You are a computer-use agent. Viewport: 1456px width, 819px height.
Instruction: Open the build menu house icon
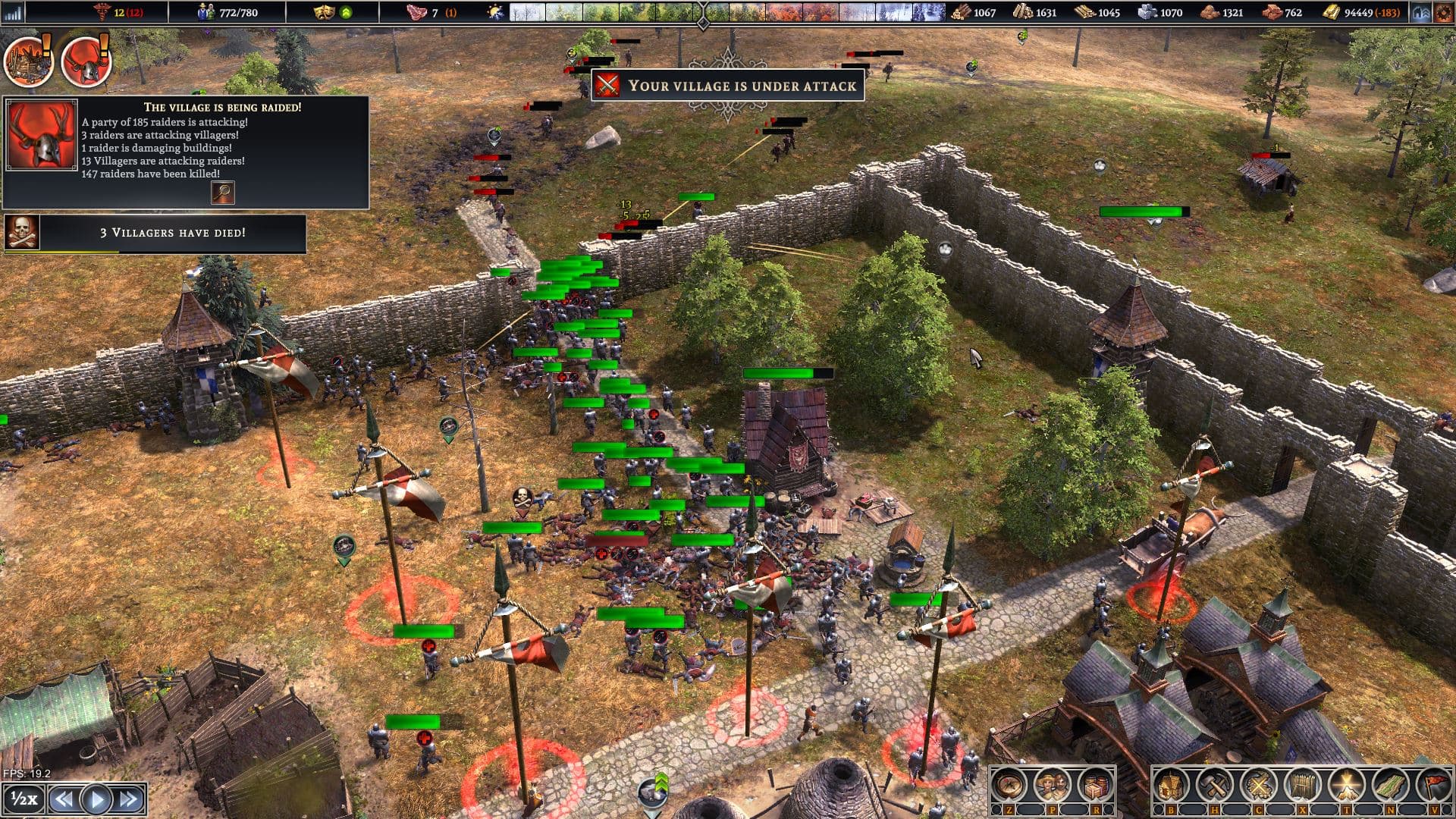pos(1172,786)
